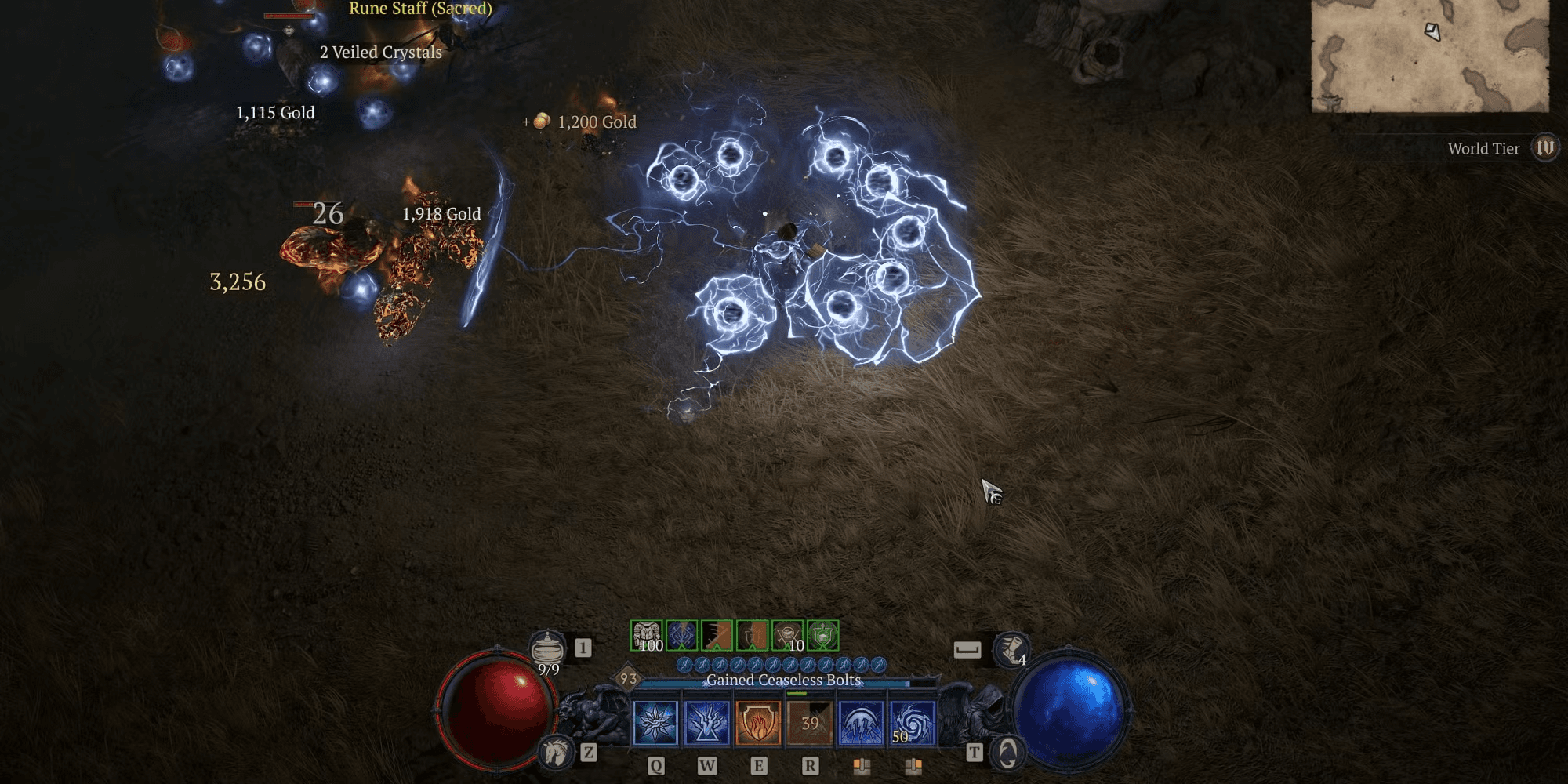Screen dimensions: 1568x784
Task: Collect the 2 Veiled Crystals loot label
Action: point(379,53)
